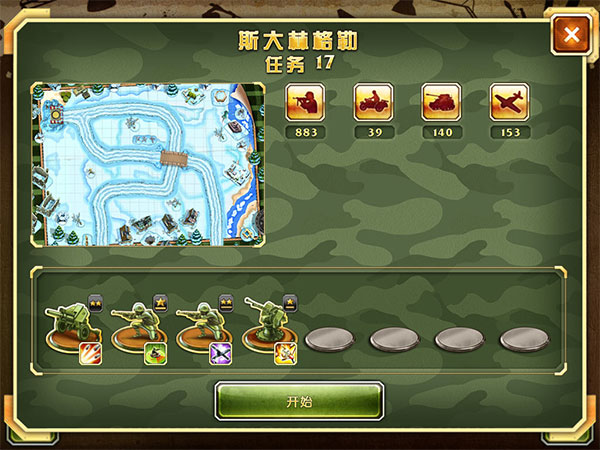Viewport: 600px width, 450px height.
Task: Select the motorcycle enemy icon
Action: click(373, 102)
